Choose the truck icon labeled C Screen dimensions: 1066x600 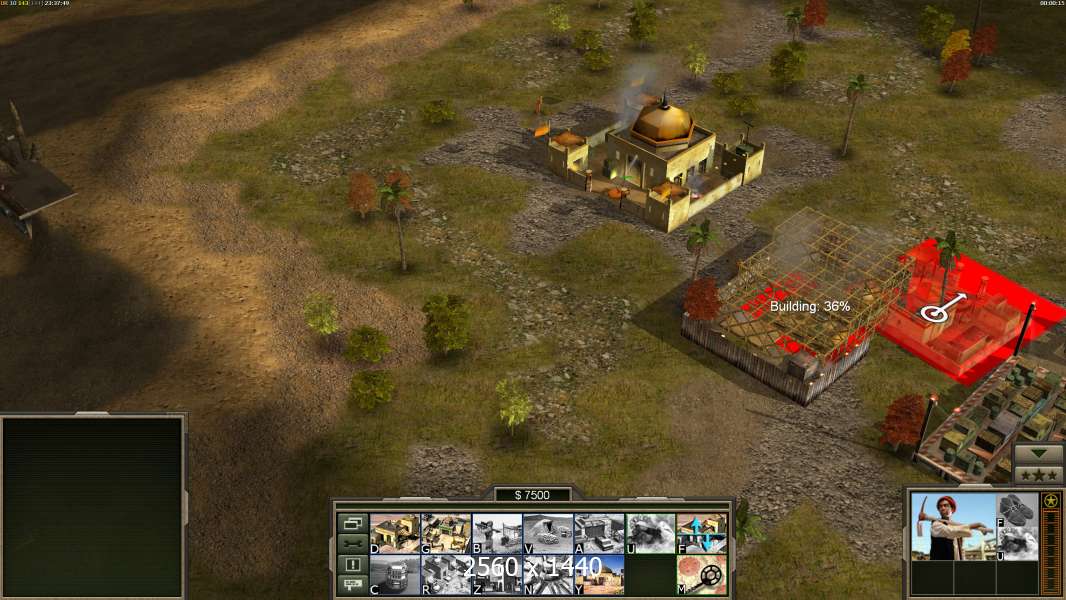[395, 575]
